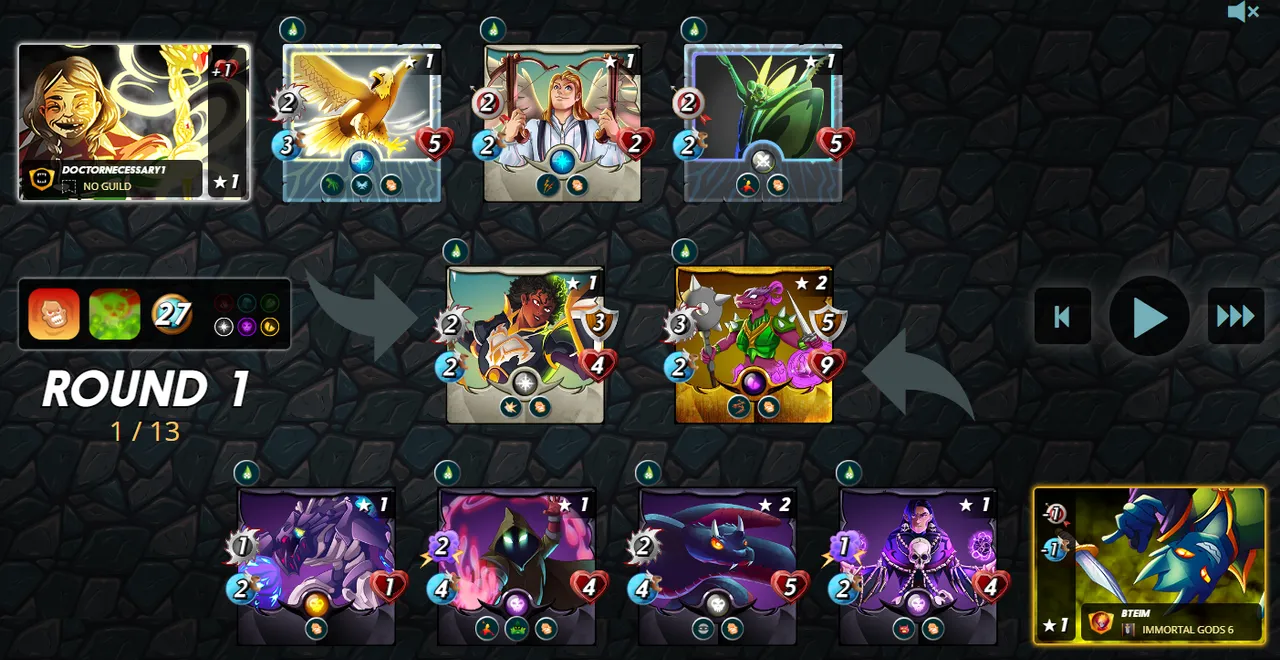
Task: View DOCTORNECESSARY1 summoner card
Action: [134, 122]
